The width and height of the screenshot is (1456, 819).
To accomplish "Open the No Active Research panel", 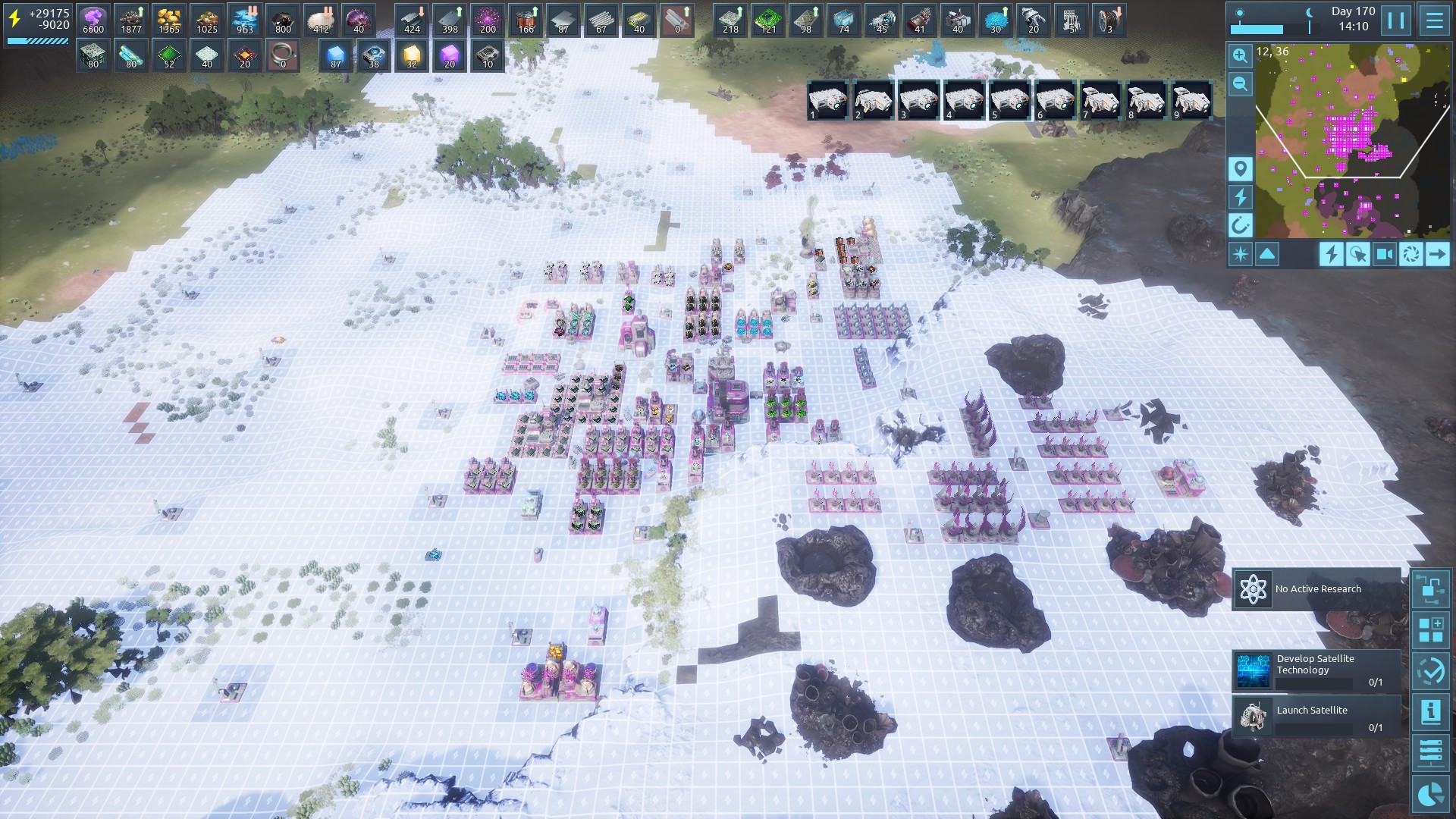I will coord(1316,589).
